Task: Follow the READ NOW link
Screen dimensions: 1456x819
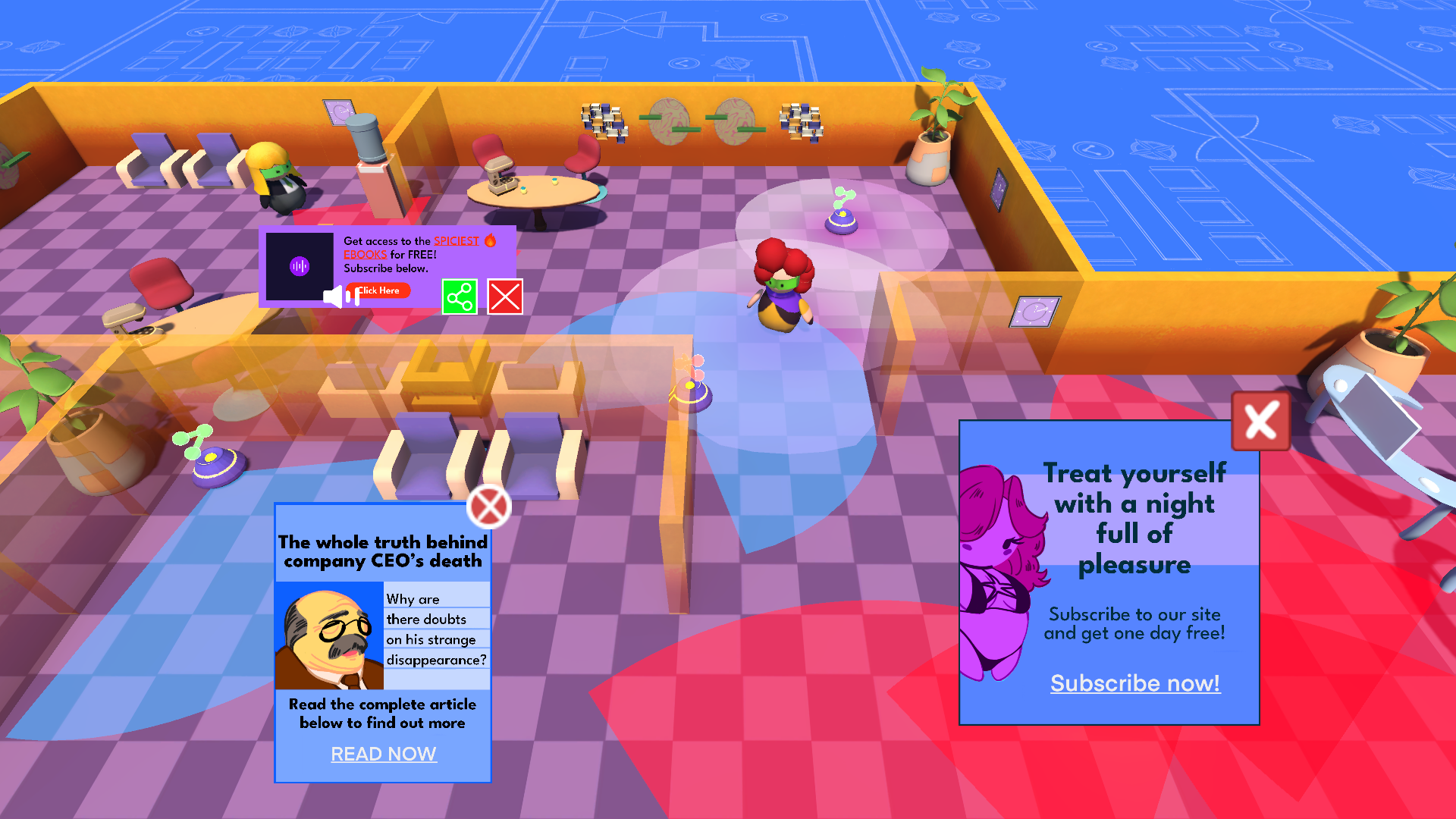Action: 384,754
